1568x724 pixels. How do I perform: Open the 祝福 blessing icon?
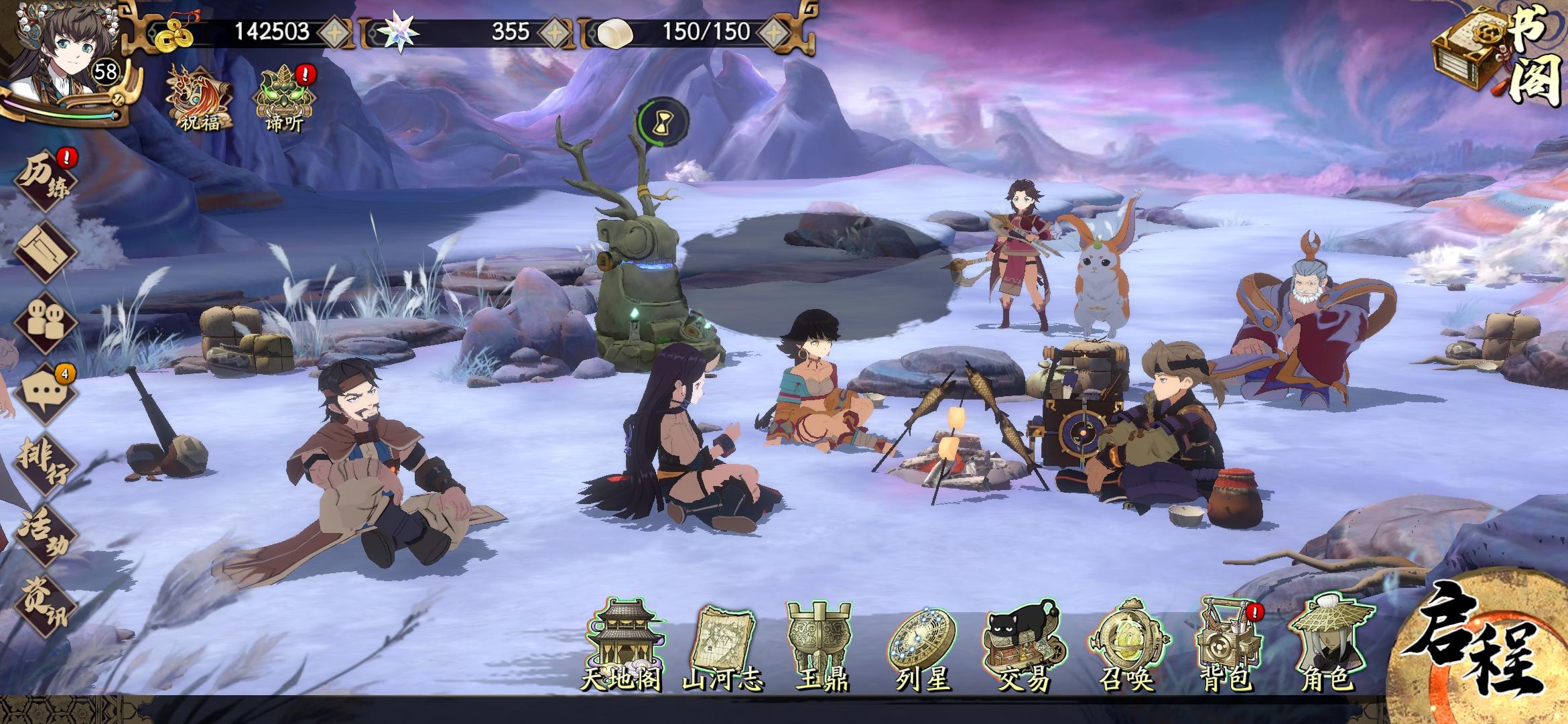200,97
